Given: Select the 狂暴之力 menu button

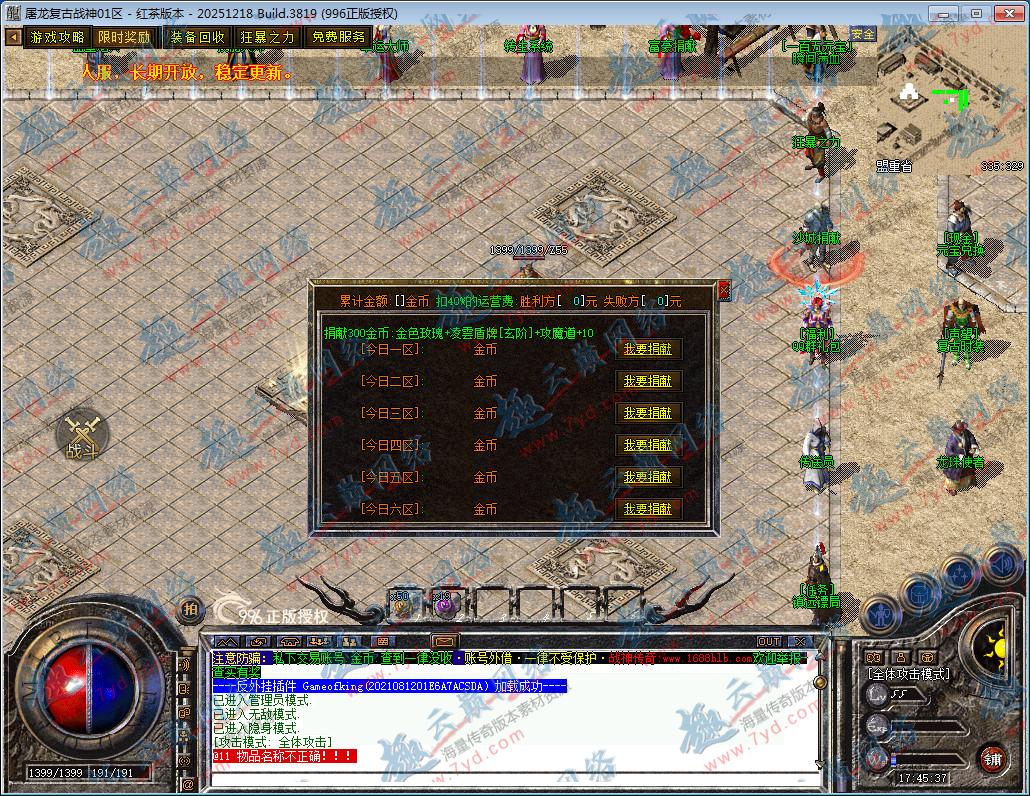Looking at the screenshot, I should pos(267,37).
